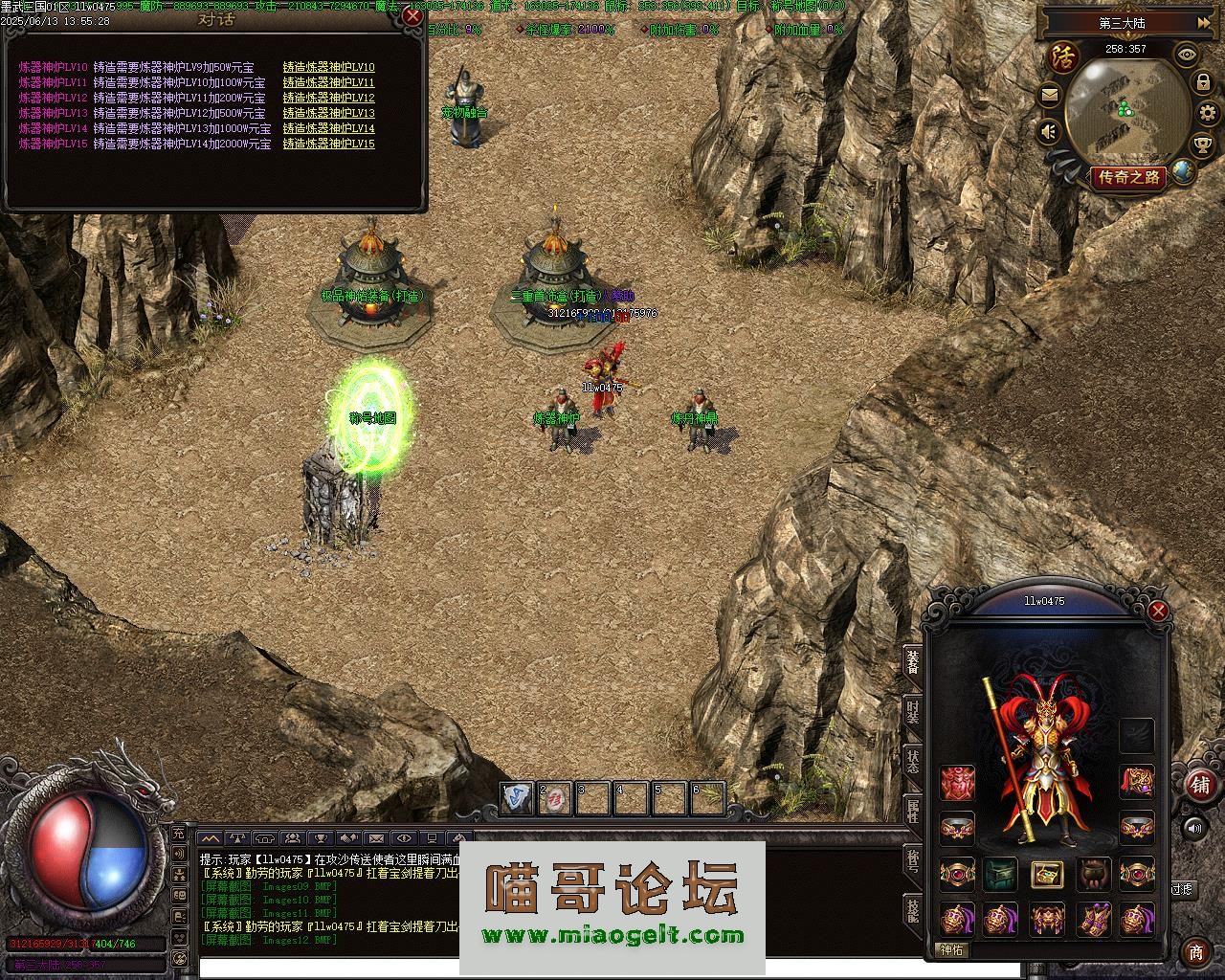Click the red 活 activity button
The image size is (1225, 980).
coord(1063,56)
